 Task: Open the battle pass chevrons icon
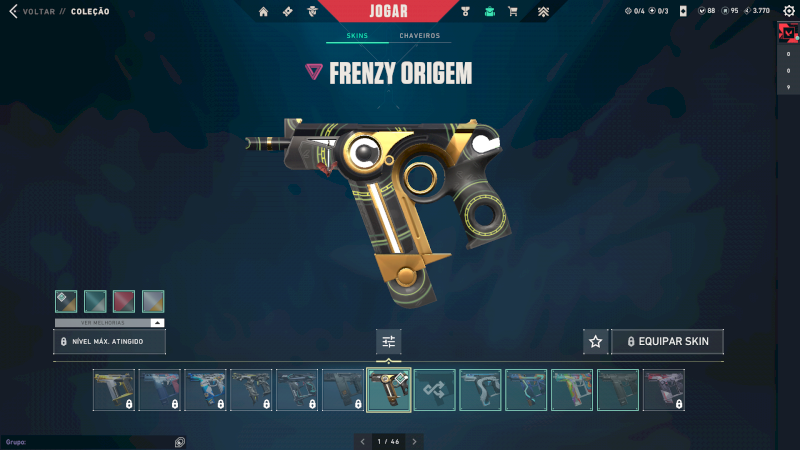(543, 12)
